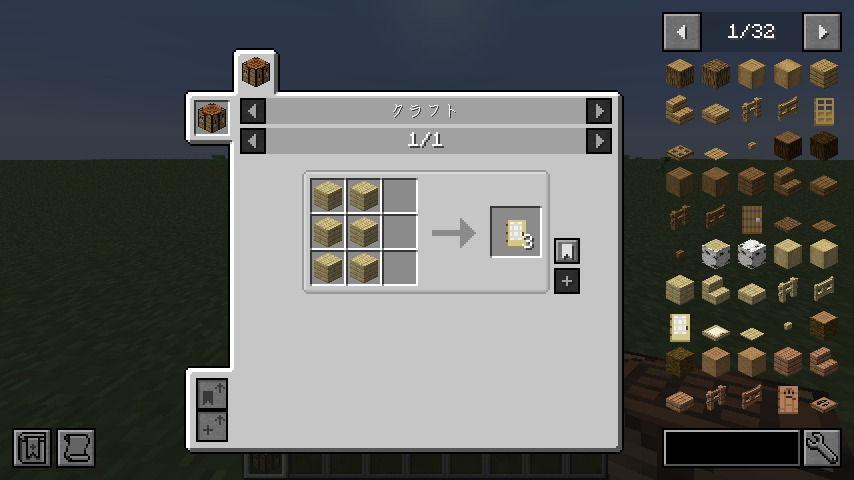Advance to the next recipe page
The height and width of the screenshot is (480, 854).
[598, 141]
